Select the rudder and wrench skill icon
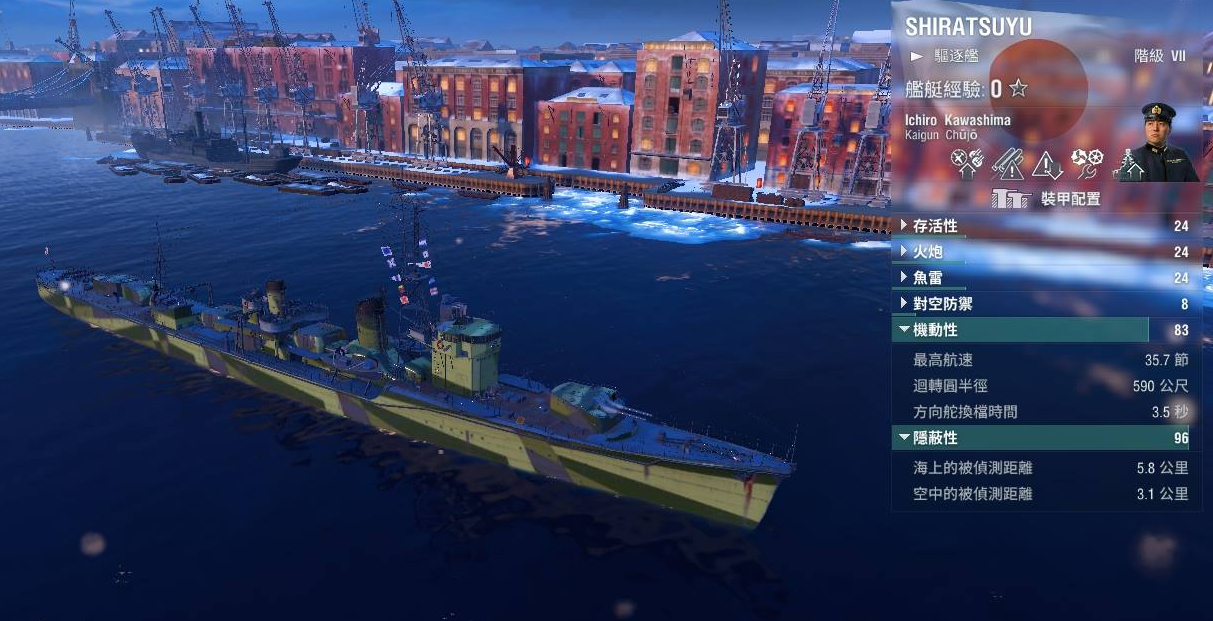 pyautogui.click(x=1087, y=163)
